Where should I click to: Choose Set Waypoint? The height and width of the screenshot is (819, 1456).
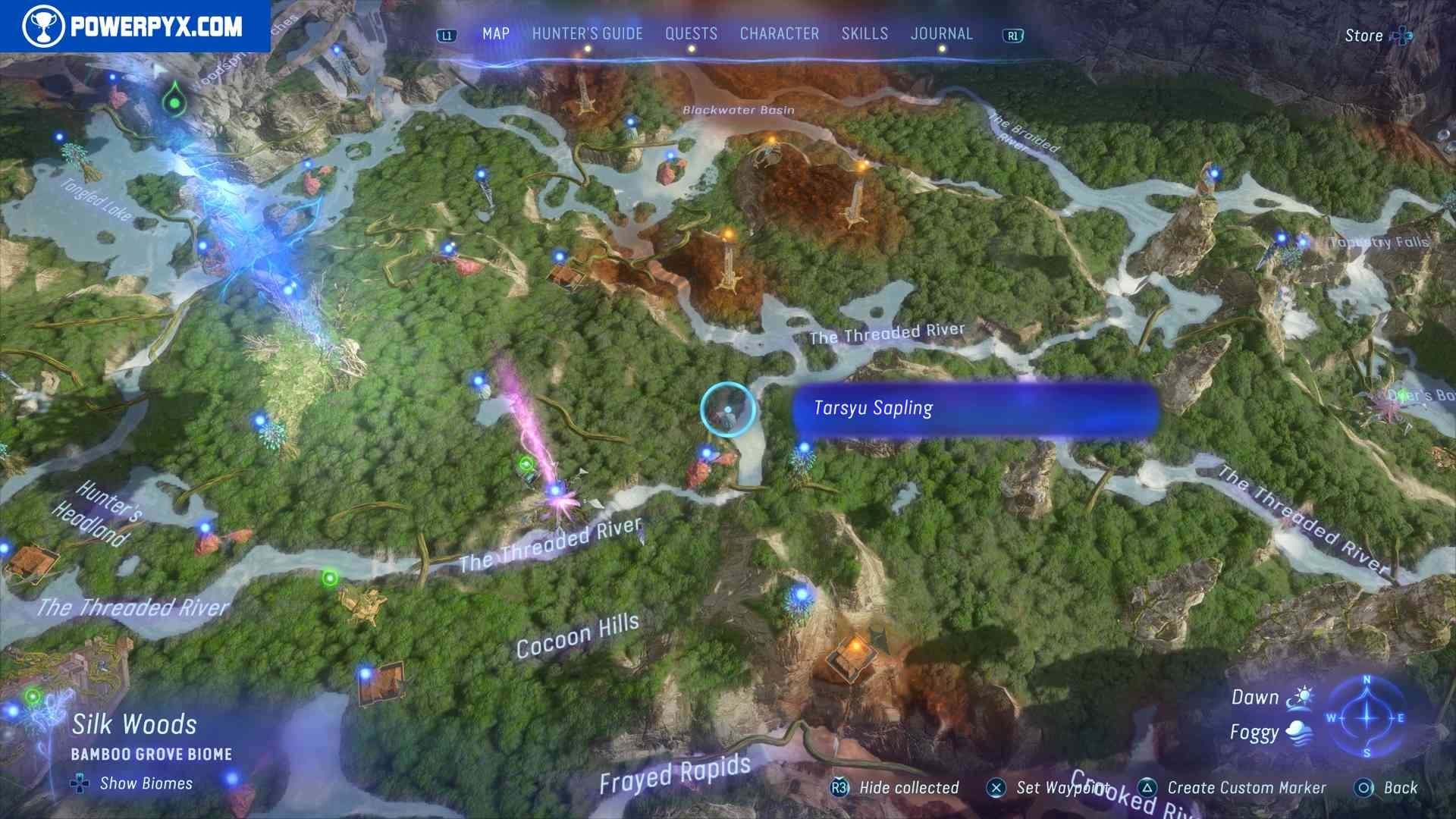tap(1062, 788)
